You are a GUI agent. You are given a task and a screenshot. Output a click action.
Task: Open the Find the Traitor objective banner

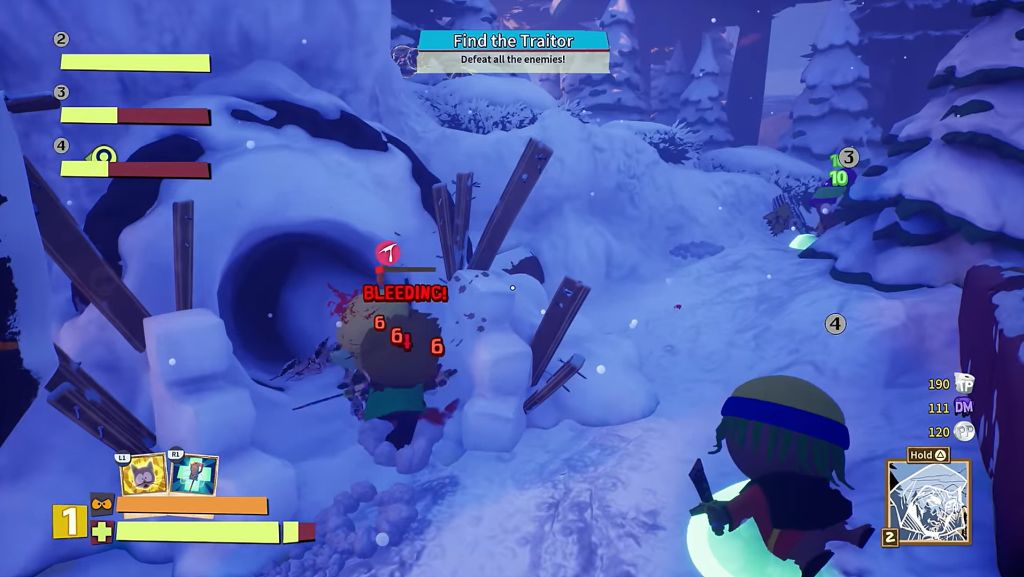point(513,41)
